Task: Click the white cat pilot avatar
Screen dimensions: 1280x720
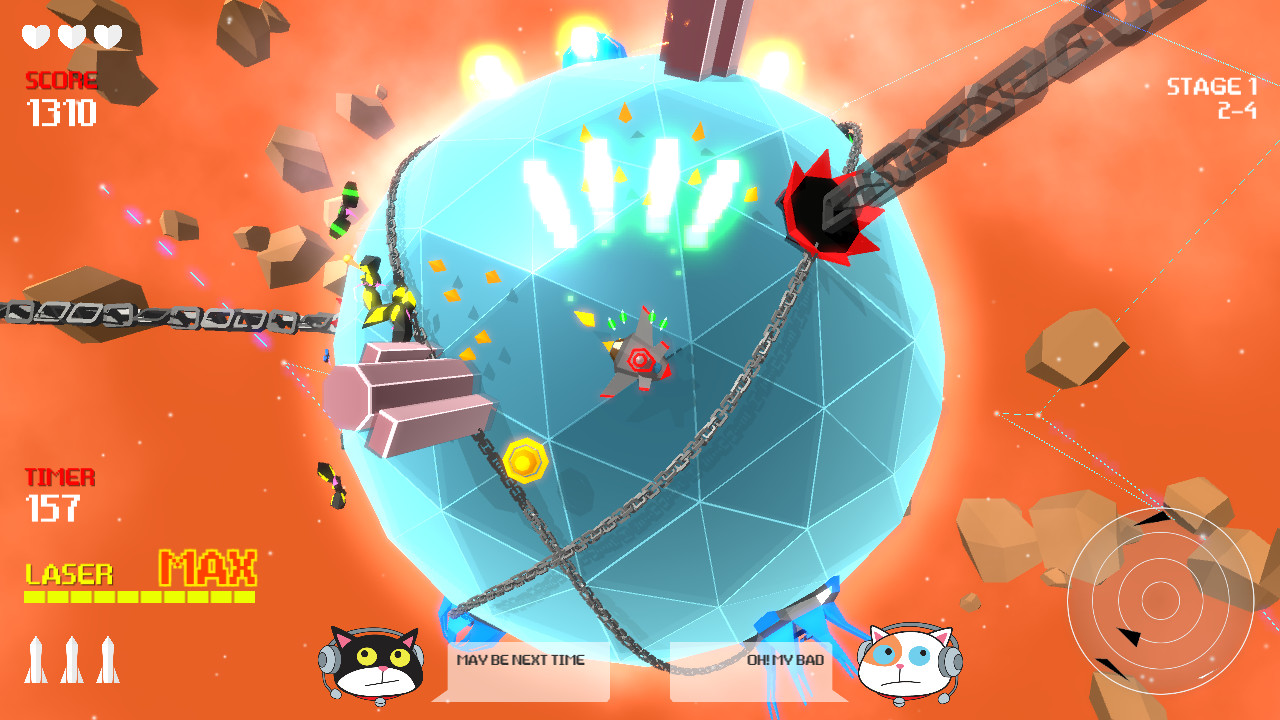Action: coord(902,662)
